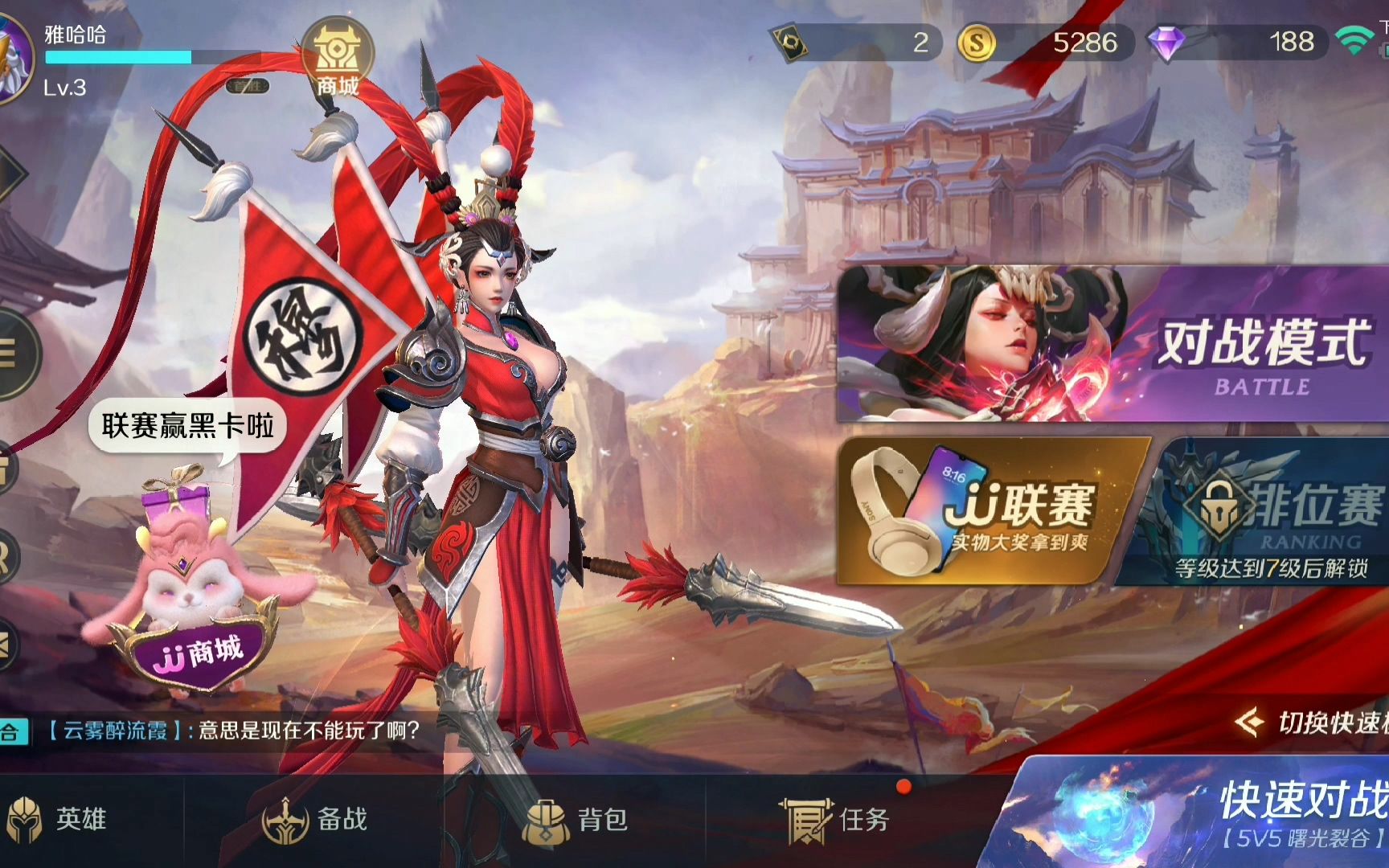This screenshot has width=1389, height=868.
Task: Tap the 联赛赢黑卡啦 speech bubble
Action: (x=191, y=424)
